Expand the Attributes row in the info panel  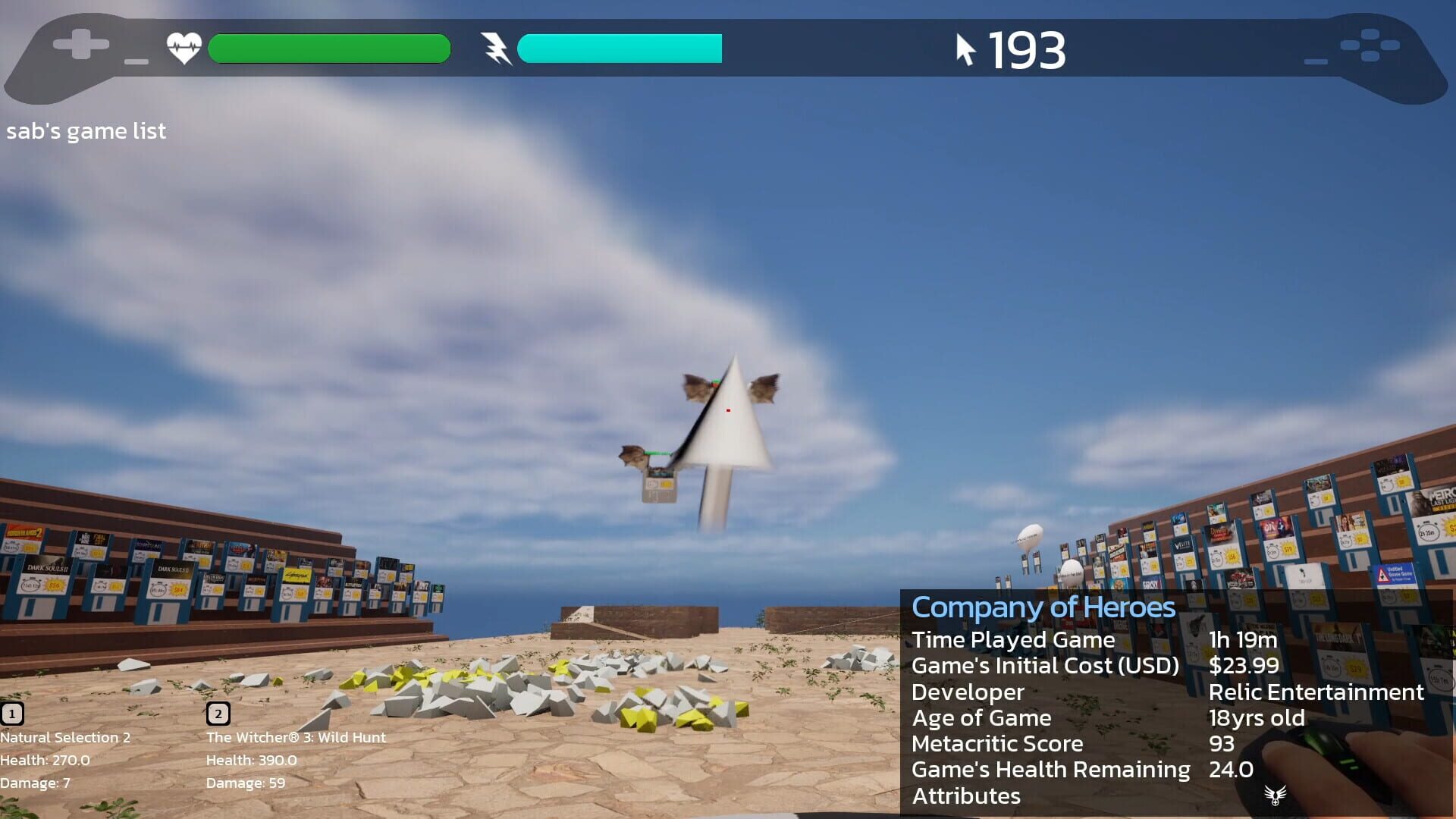coord(966,796)
